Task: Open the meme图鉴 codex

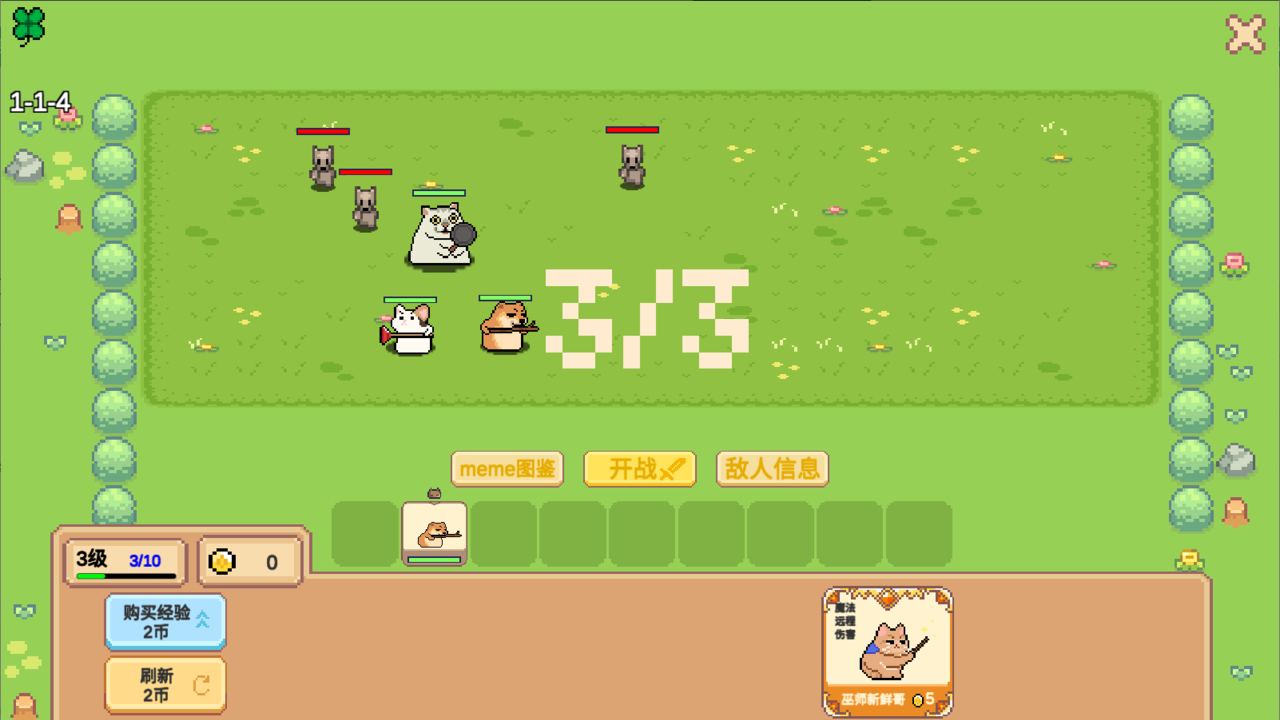Action: click(507, 468)
